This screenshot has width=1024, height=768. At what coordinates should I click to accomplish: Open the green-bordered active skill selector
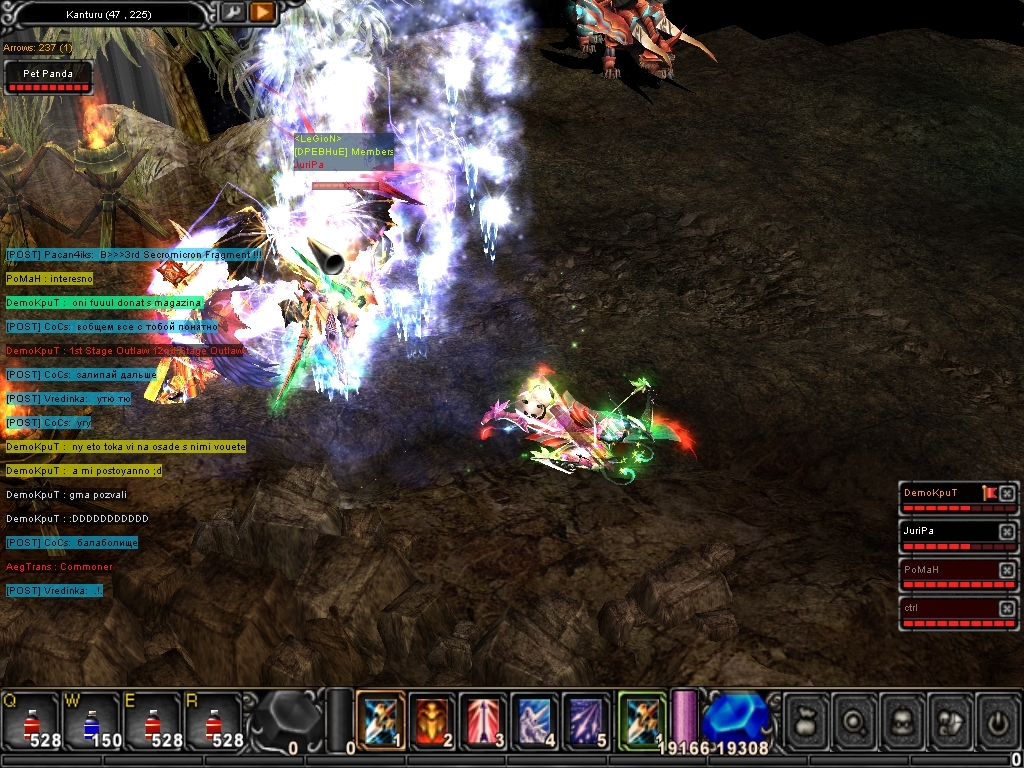pyautogui.click(x=642, y=721)
